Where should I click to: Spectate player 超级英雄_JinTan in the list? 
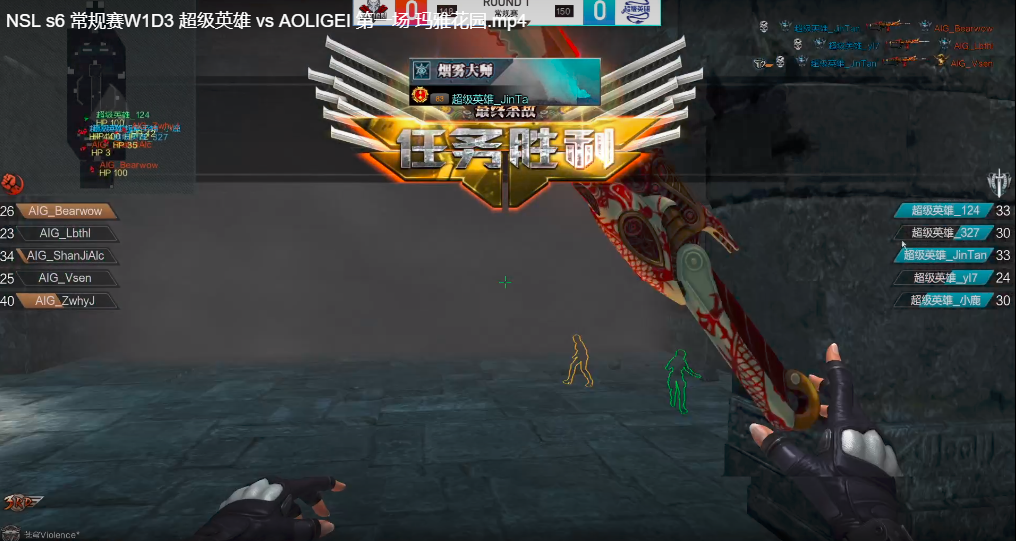tap(945, 255)
